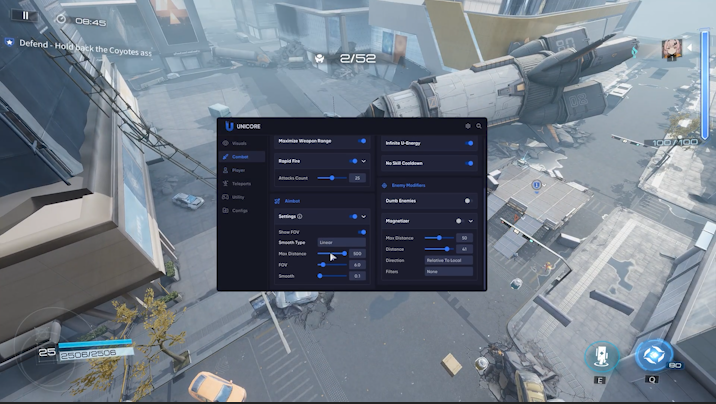The image size is (716, 404).
Task: Select the character portrait in the corner
Action: coord(671,50)
